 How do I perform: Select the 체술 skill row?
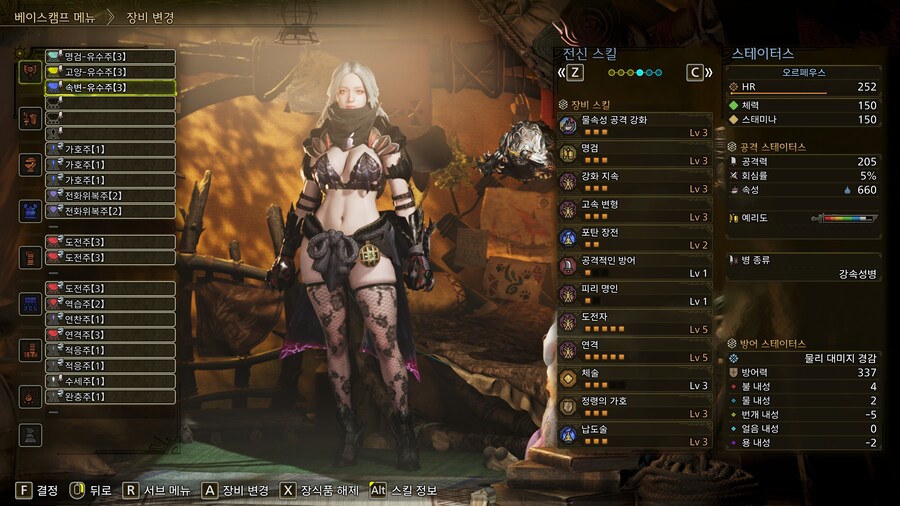point(636,378)
